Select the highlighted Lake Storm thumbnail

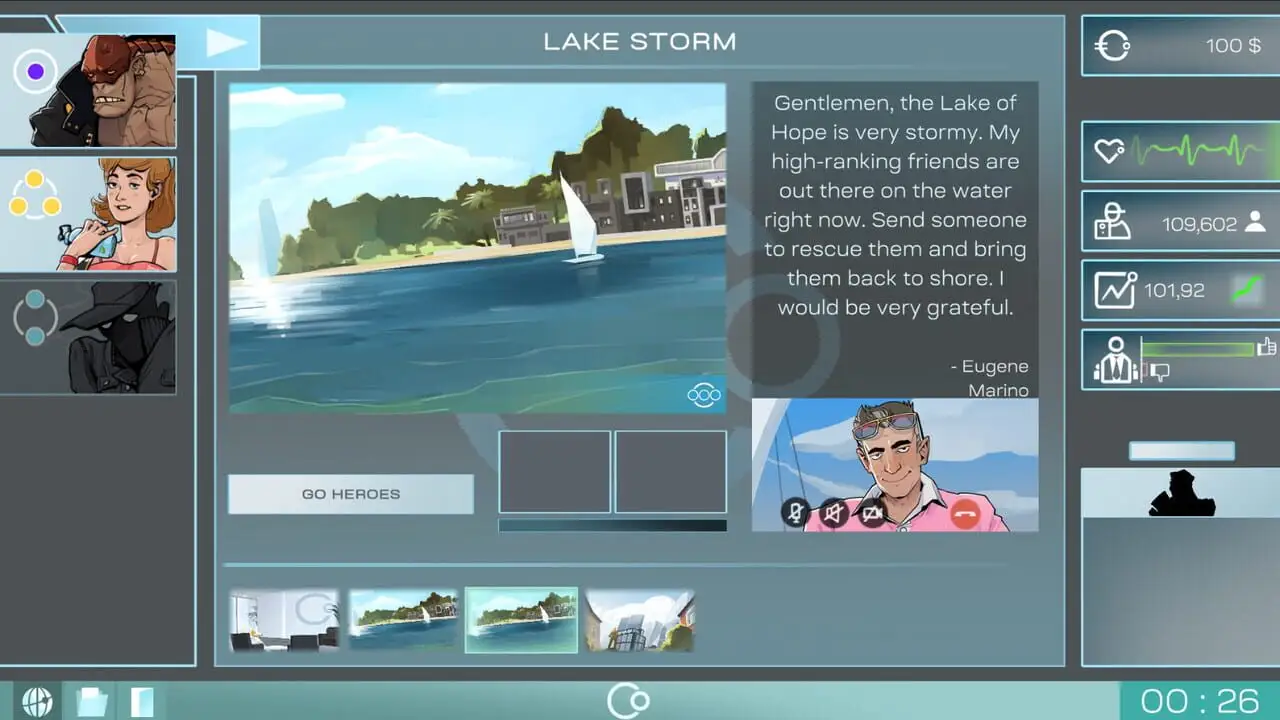pos(521,620)
